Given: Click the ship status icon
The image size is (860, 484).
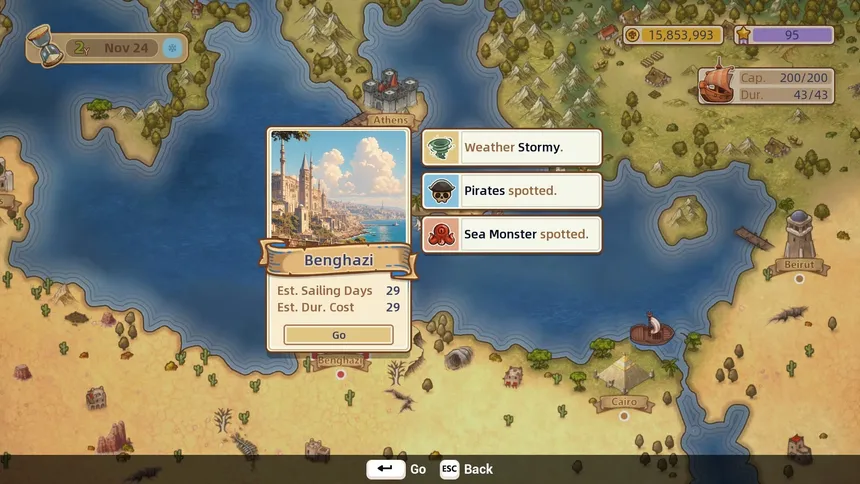Looking at the screenshot, I should click(x=716, y=86).
